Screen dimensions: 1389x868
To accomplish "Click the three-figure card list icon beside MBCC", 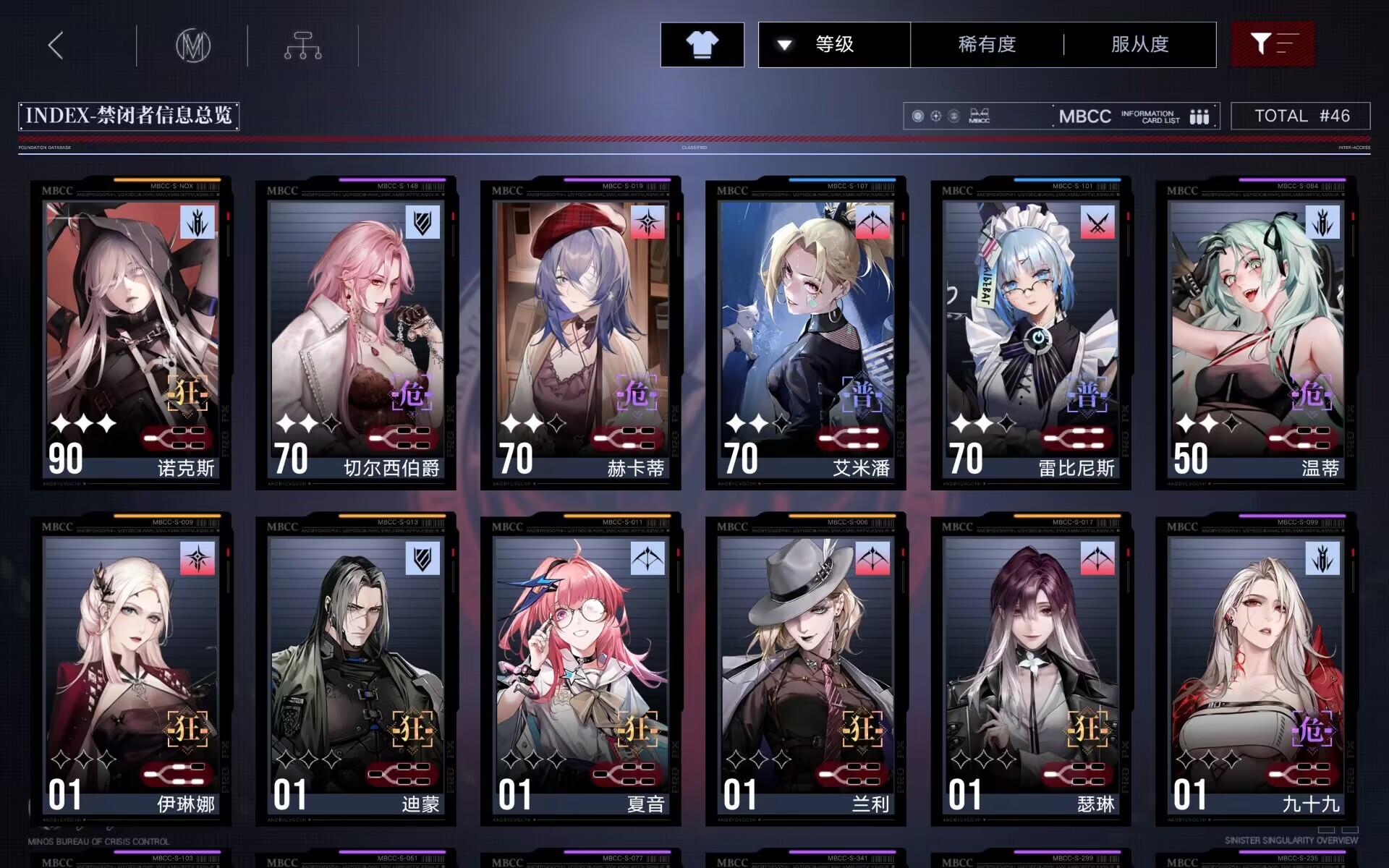I will click(1200, 116).
